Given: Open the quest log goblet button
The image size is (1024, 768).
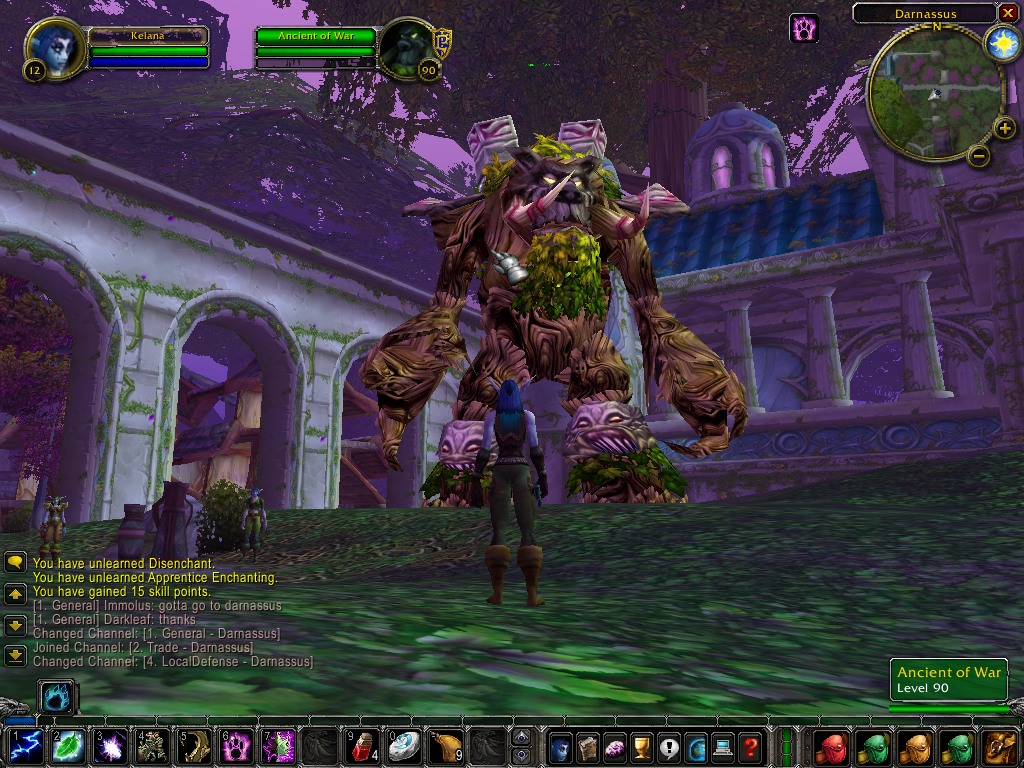Looking at the screenshot, I should tap(642, 746).
